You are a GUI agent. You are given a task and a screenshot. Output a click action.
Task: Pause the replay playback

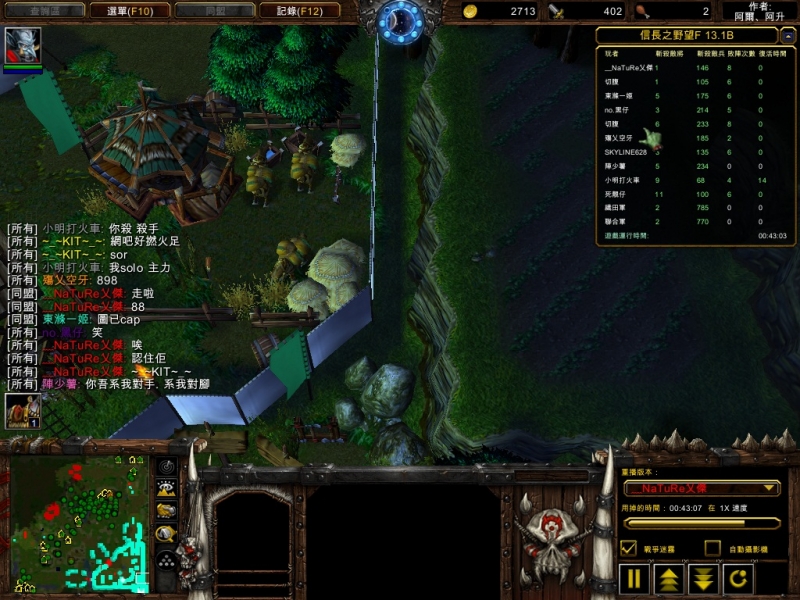[634, 578]
